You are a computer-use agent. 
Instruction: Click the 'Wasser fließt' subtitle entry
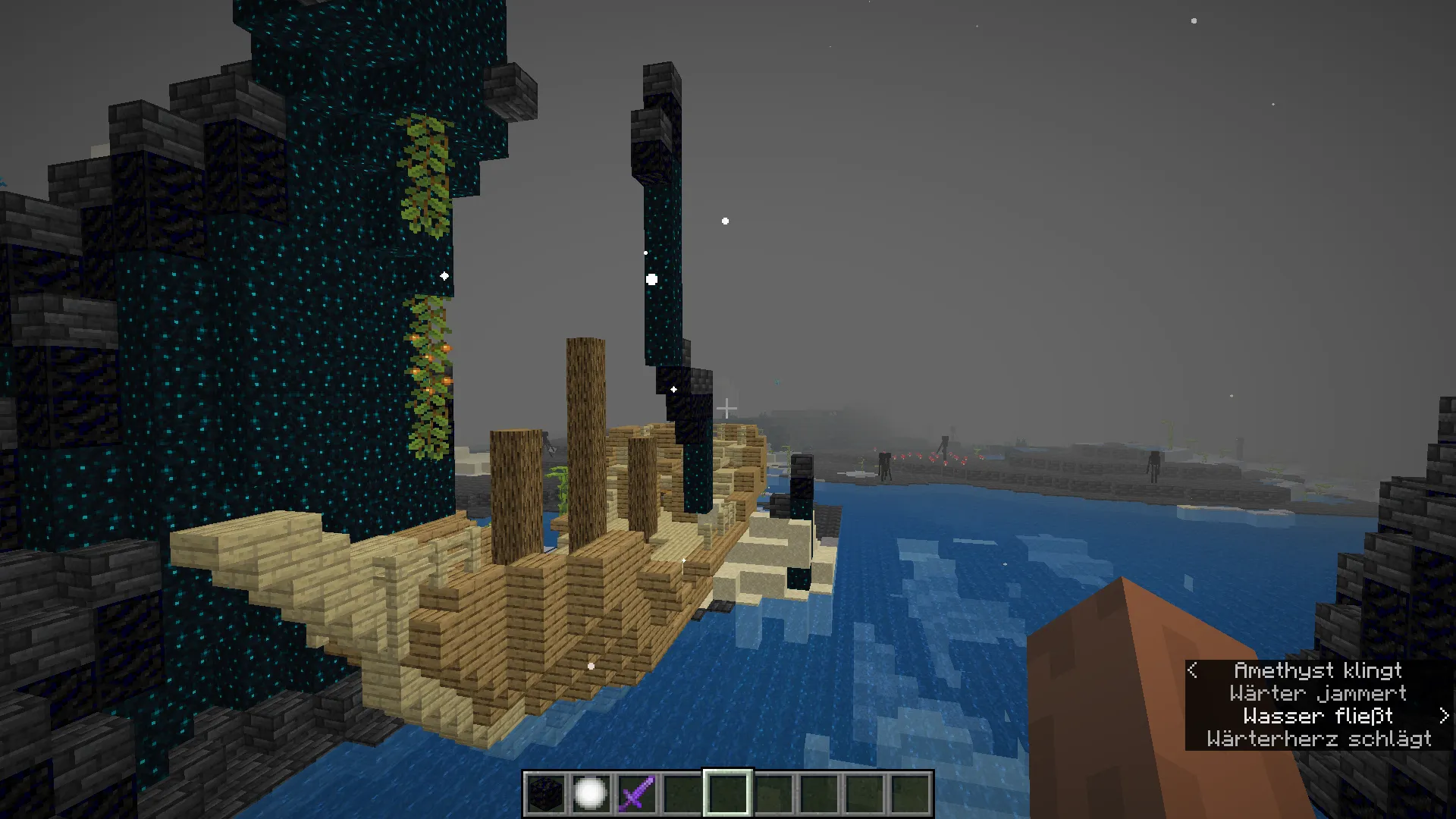tap(1319, 716)
